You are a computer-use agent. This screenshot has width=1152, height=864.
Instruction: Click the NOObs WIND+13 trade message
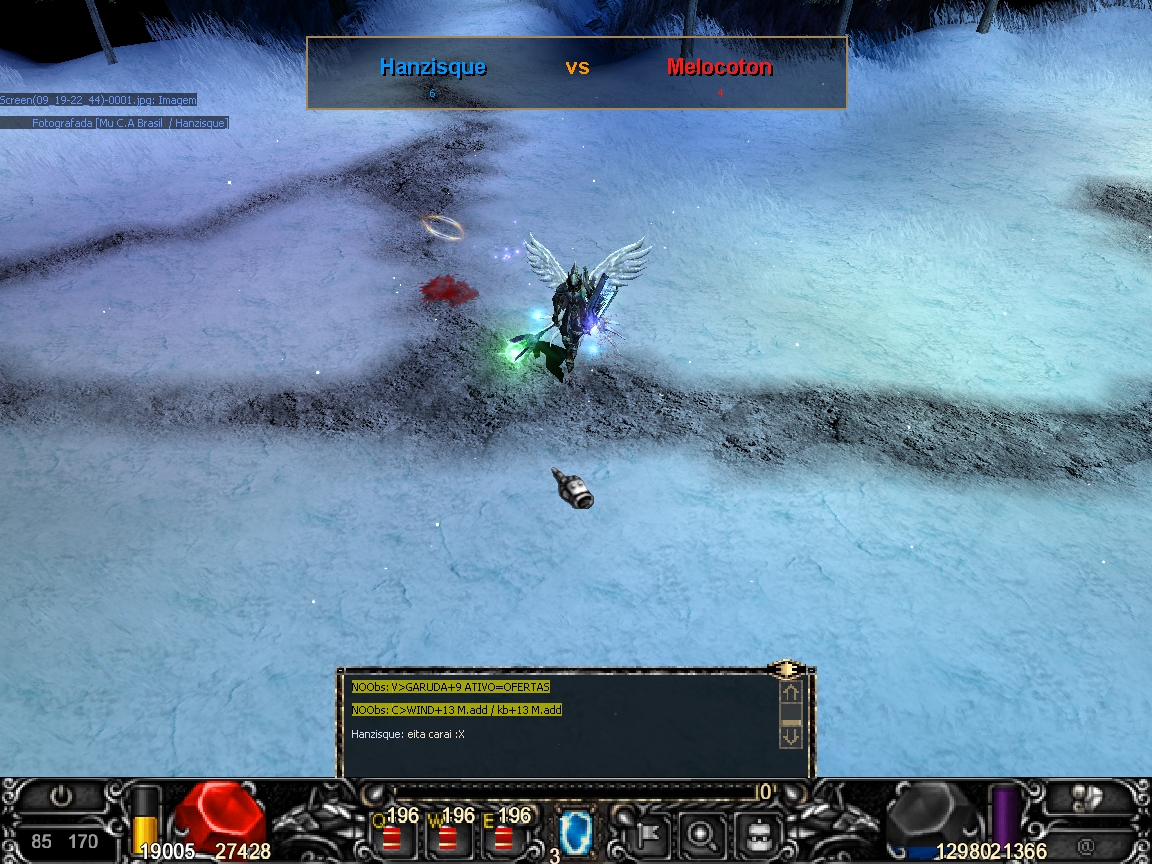(457, 710)
